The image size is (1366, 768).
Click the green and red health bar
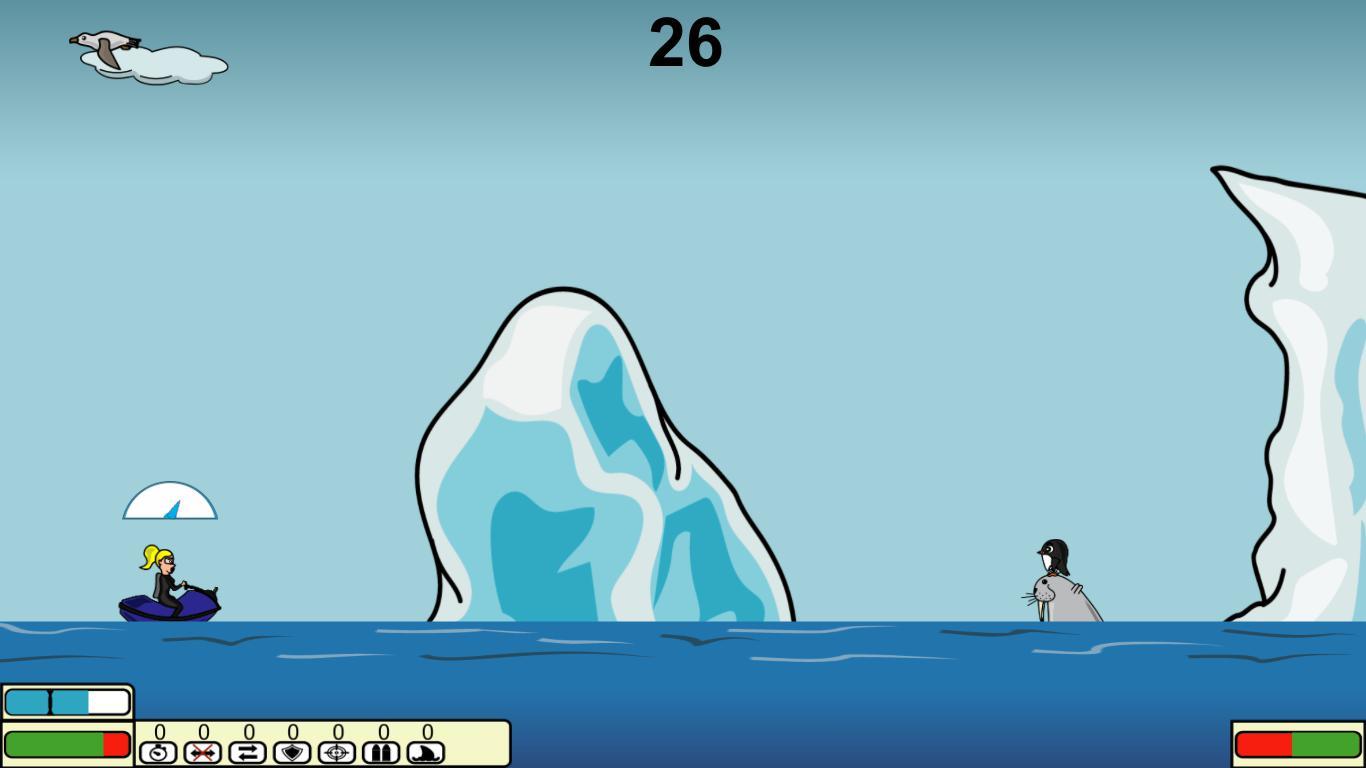66,744
